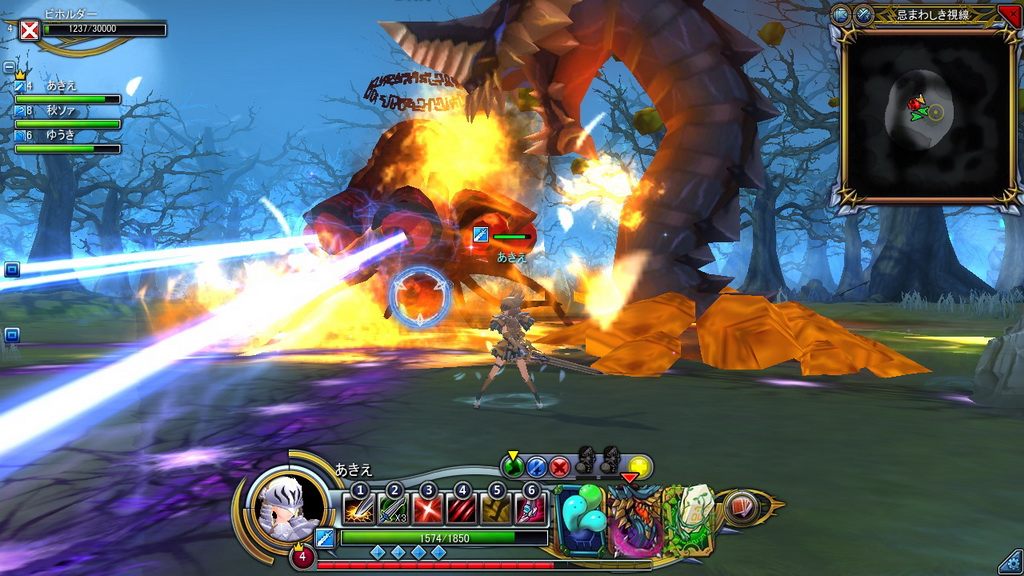Activate skill 4, the red claw slashes
This screenshot has width=1024, height=576.
(462, 509)
